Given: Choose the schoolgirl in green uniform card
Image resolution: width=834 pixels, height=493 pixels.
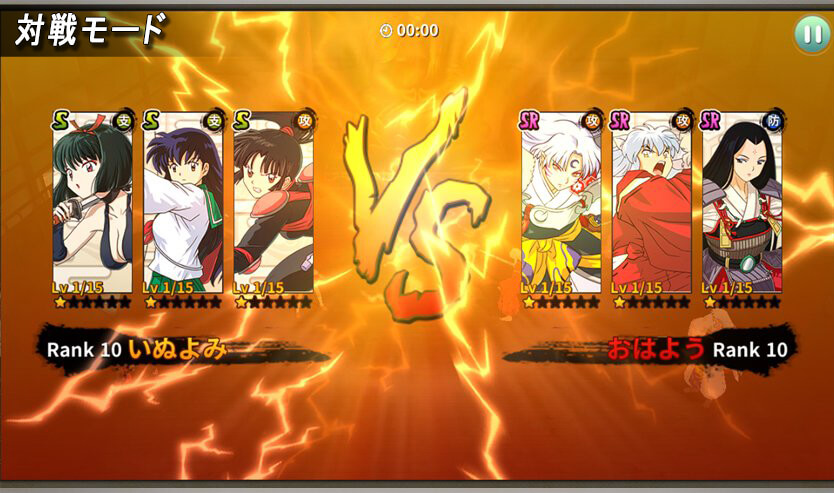Looking at the screenshot, I should 183,208.
